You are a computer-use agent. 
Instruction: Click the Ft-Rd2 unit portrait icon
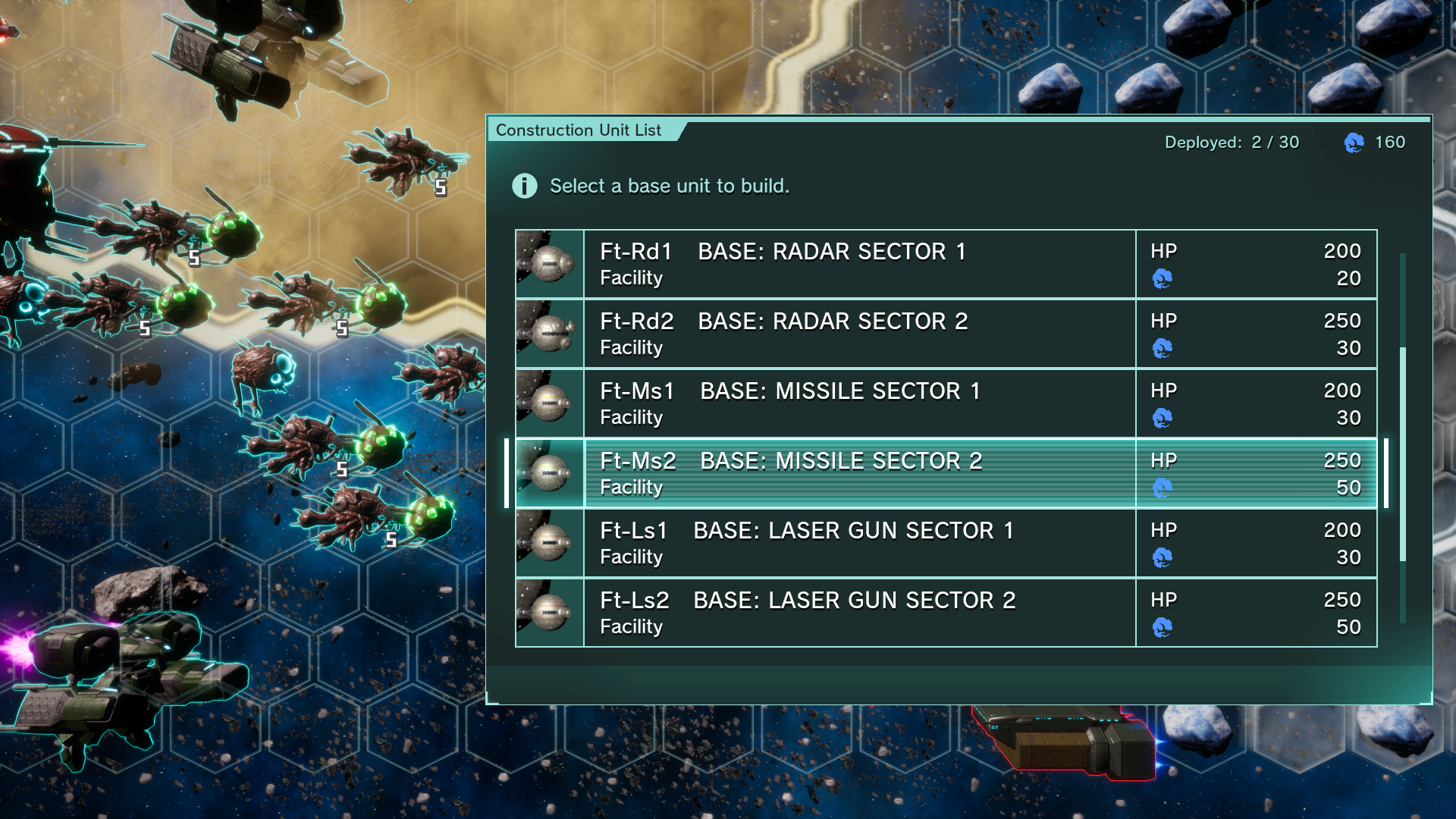point(549,333)
